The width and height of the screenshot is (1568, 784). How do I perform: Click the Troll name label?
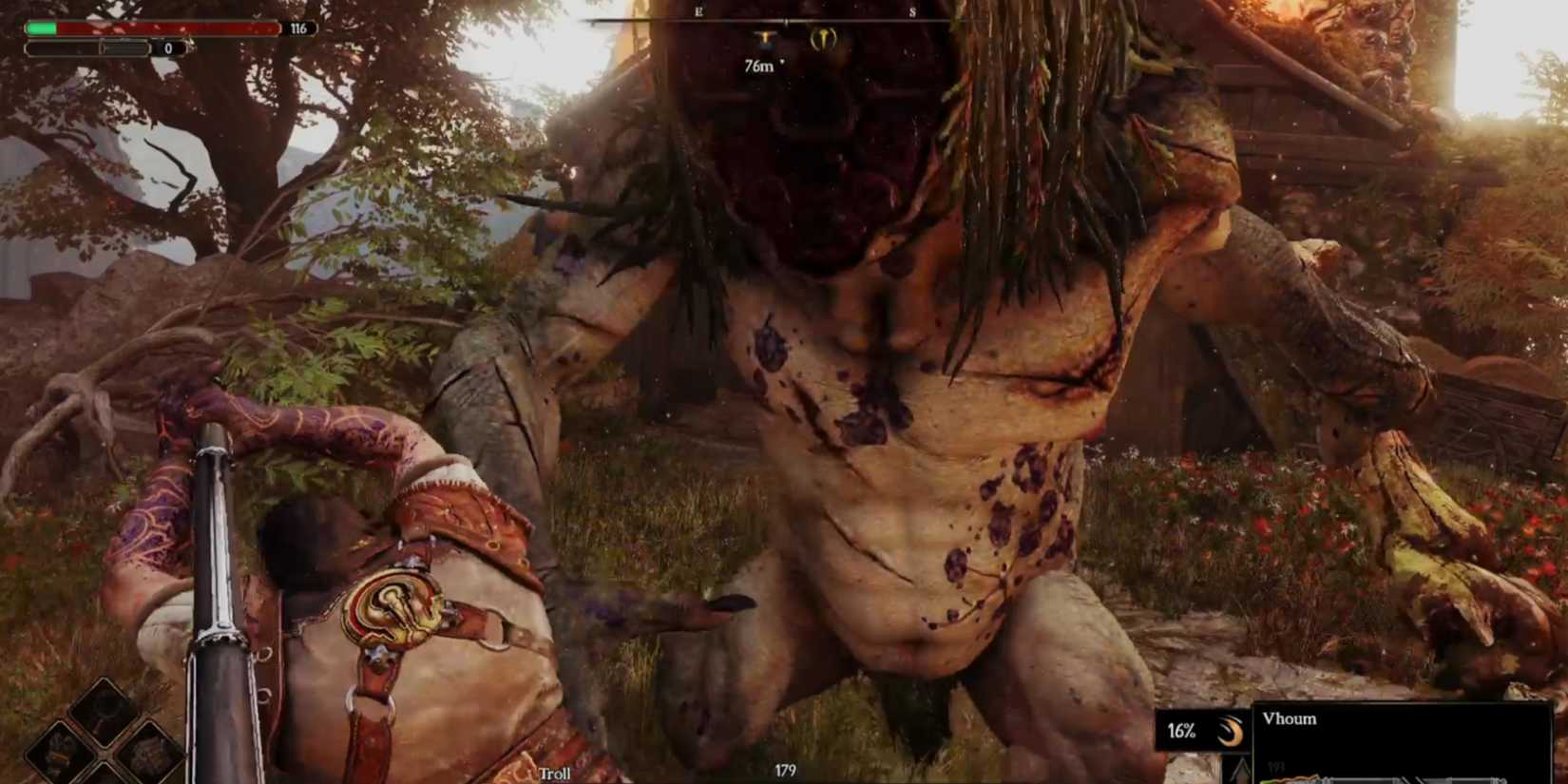(554, 774)
